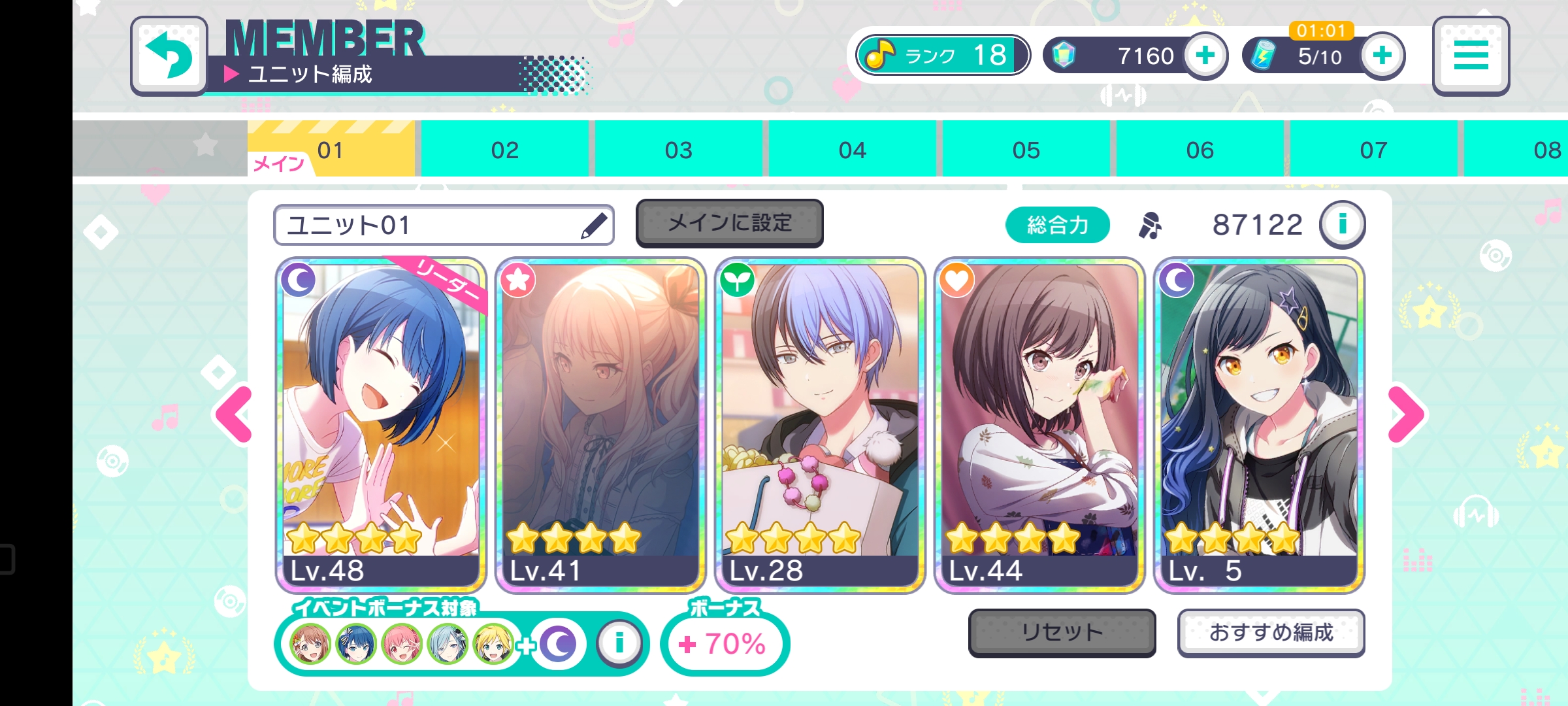Viewport: 1568px width, 706px height.
Task: Click the メインに設定 button
Action: [729, 223]
